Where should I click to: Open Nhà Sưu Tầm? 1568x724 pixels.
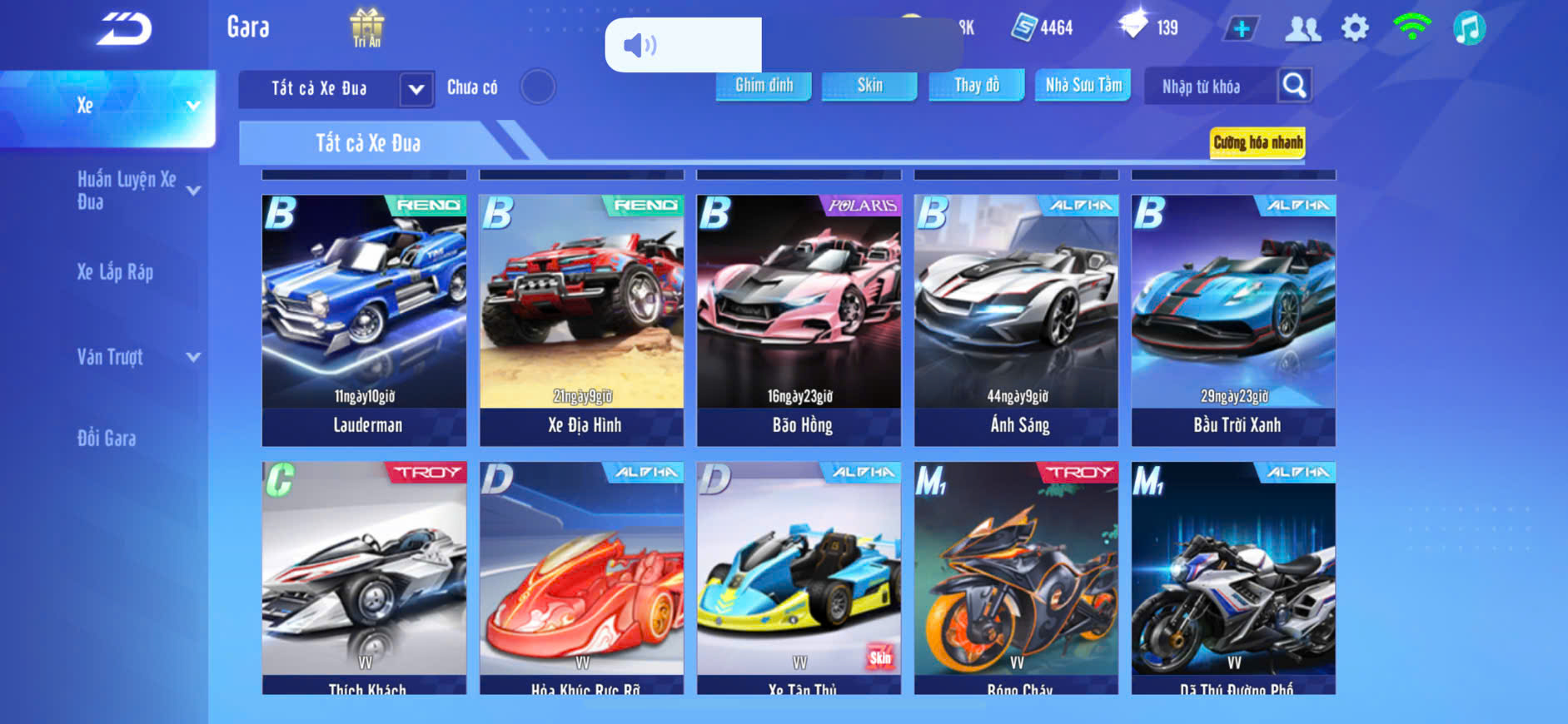[1083, 85]
